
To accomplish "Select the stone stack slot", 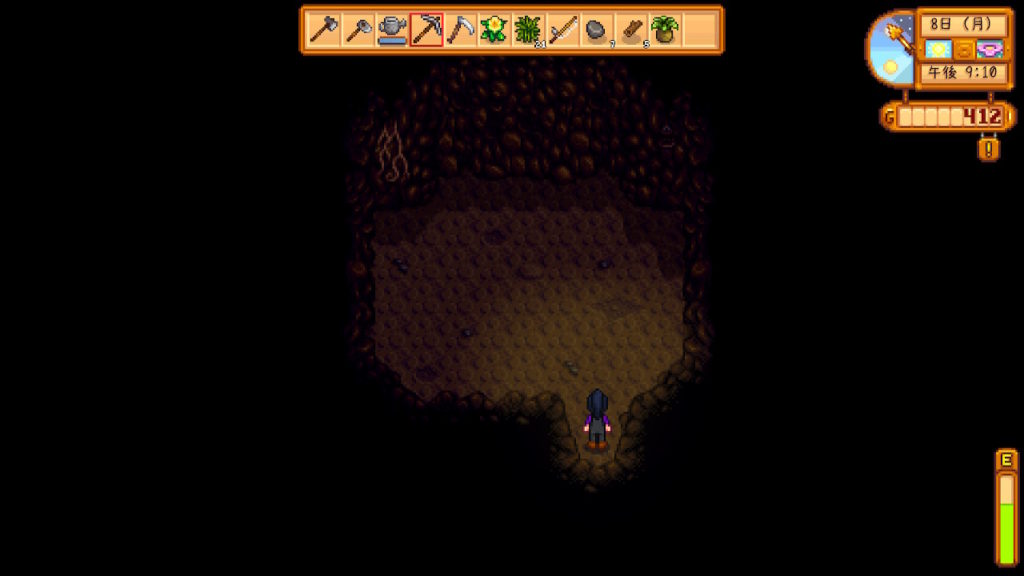I will point(597,30).
